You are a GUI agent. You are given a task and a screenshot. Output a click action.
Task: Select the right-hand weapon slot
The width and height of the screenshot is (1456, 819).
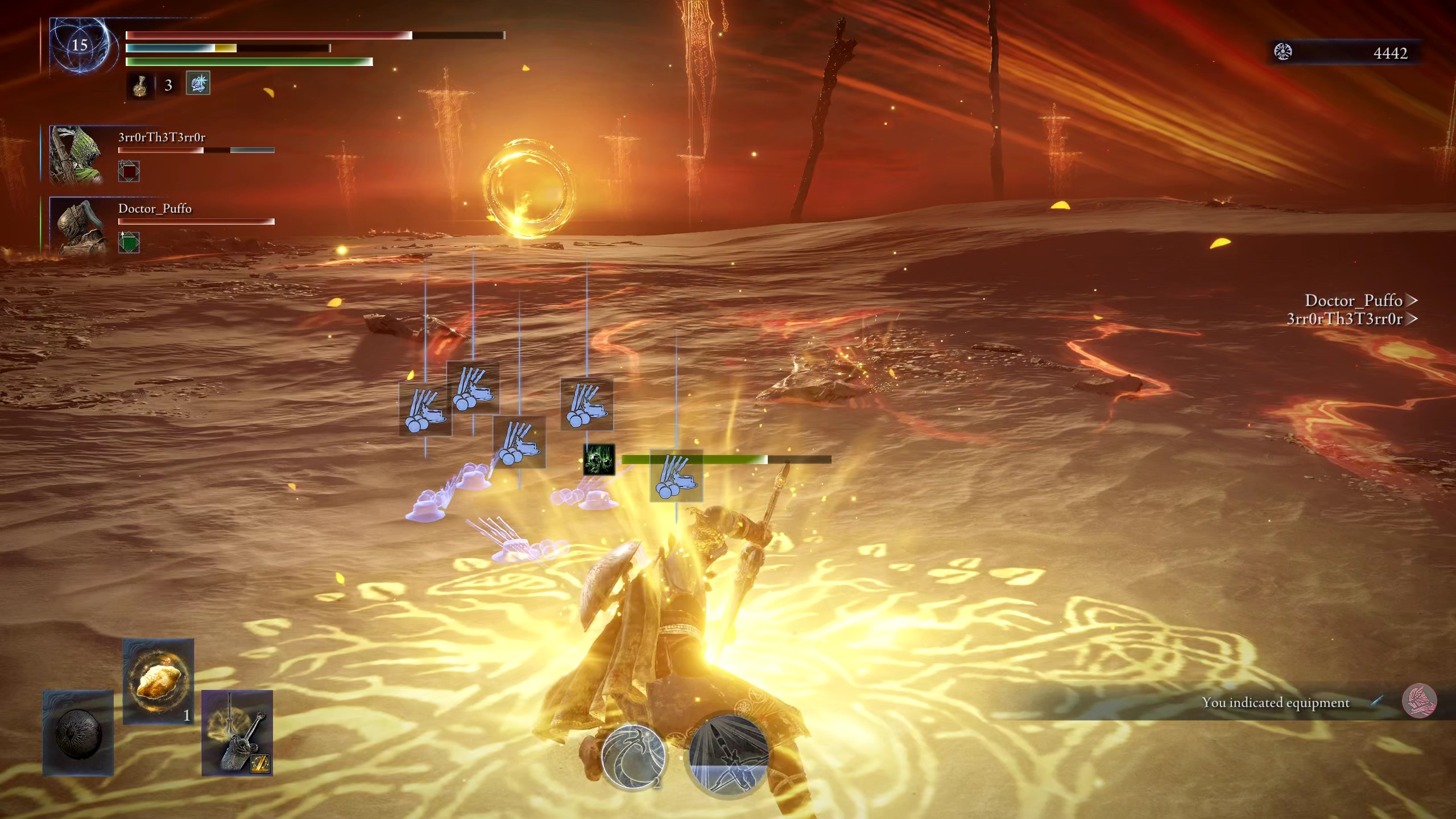[237, 733]
